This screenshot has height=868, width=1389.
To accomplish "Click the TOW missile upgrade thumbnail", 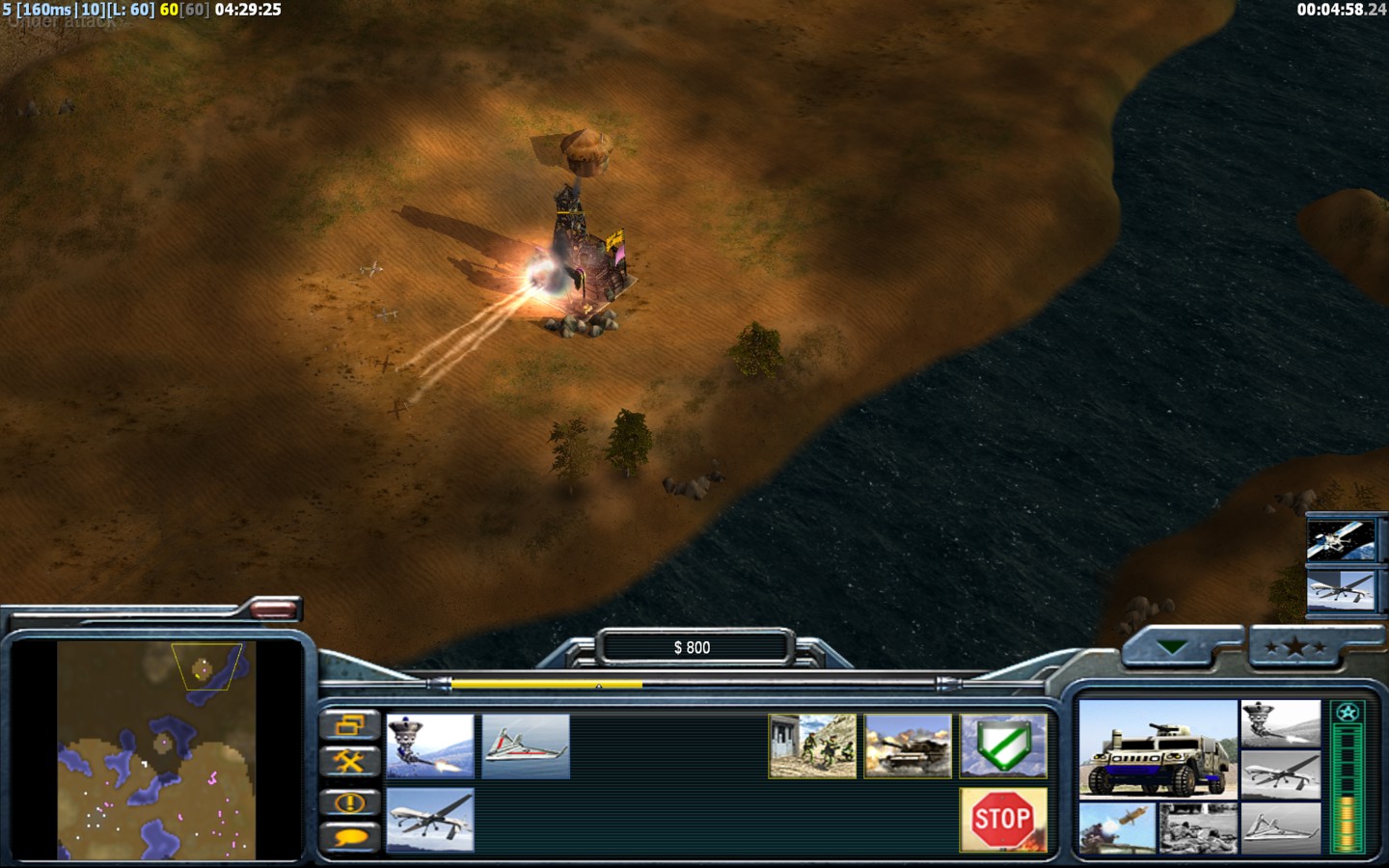I will 1117,828.
